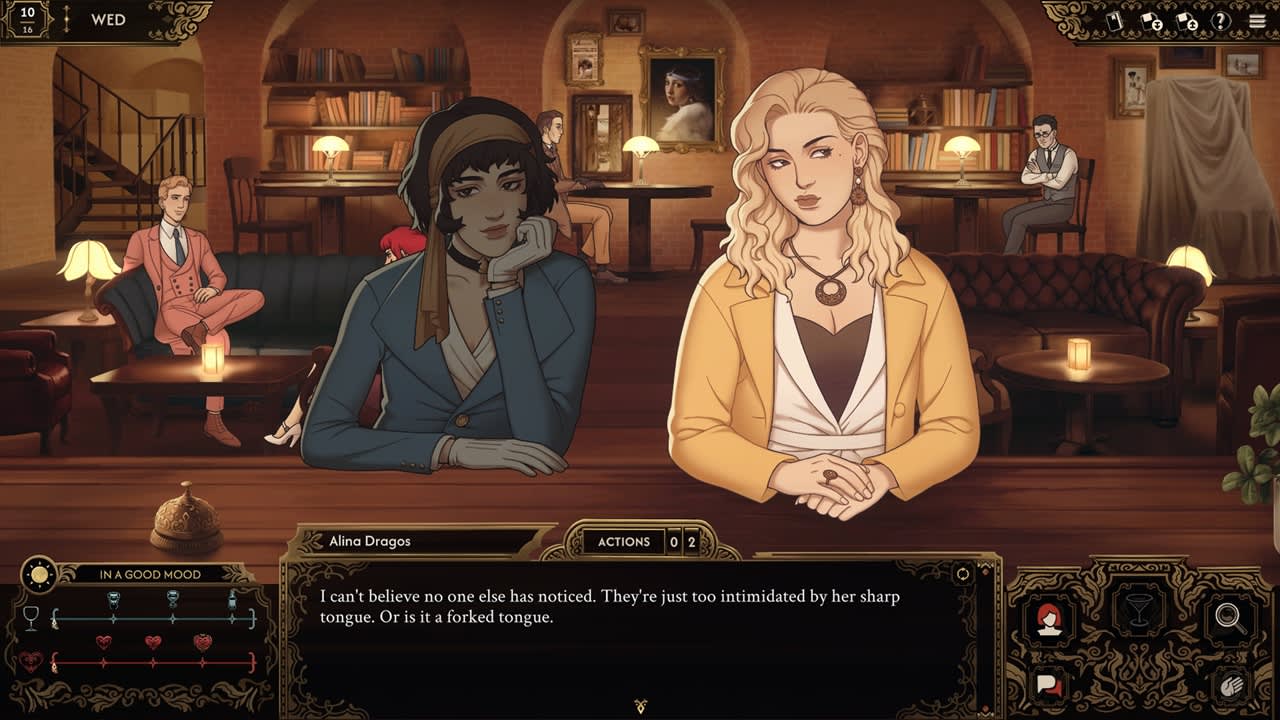Click the WED day label at the top

click(x=110, y=18)
